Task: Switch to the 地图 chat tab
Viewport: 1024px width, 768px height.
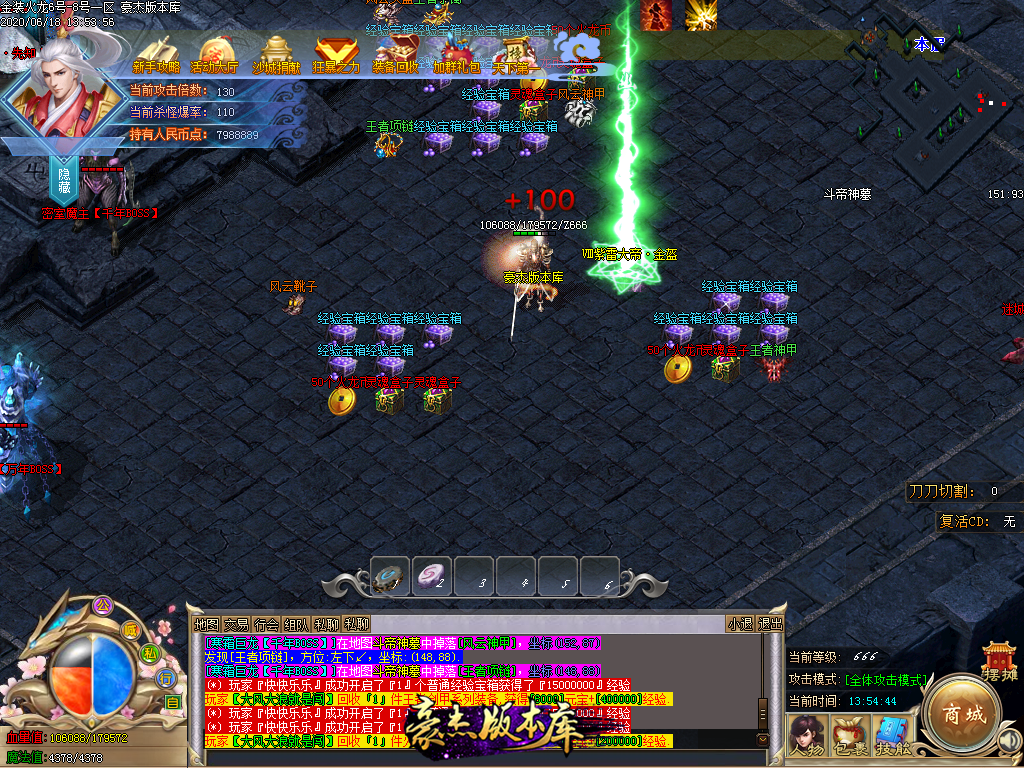Action: pyautogui.click(x=206, y=624)
